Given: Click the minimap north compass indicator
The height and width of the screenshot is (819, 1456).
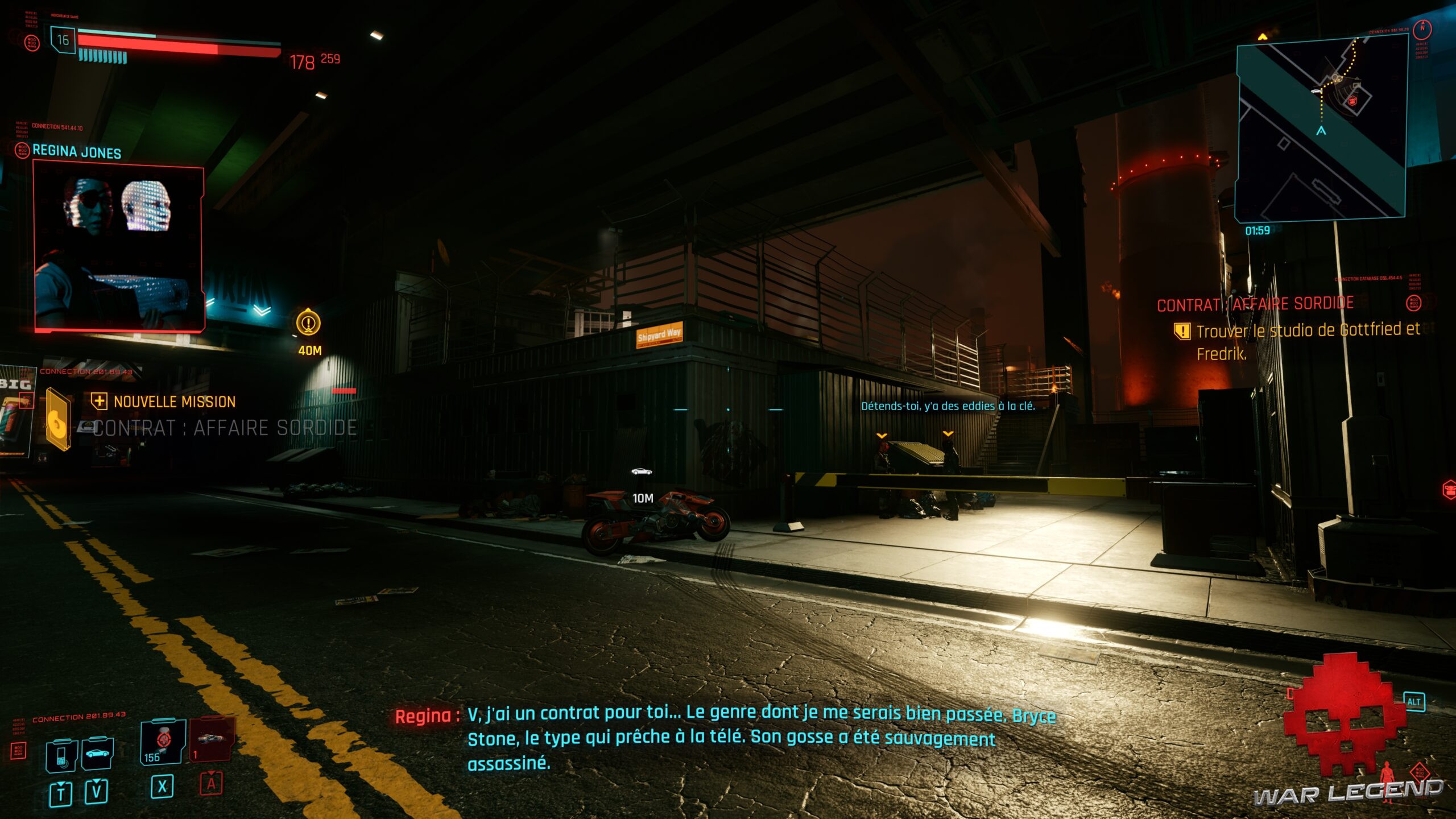Looking at the screenshot, I should point(1422,28).
